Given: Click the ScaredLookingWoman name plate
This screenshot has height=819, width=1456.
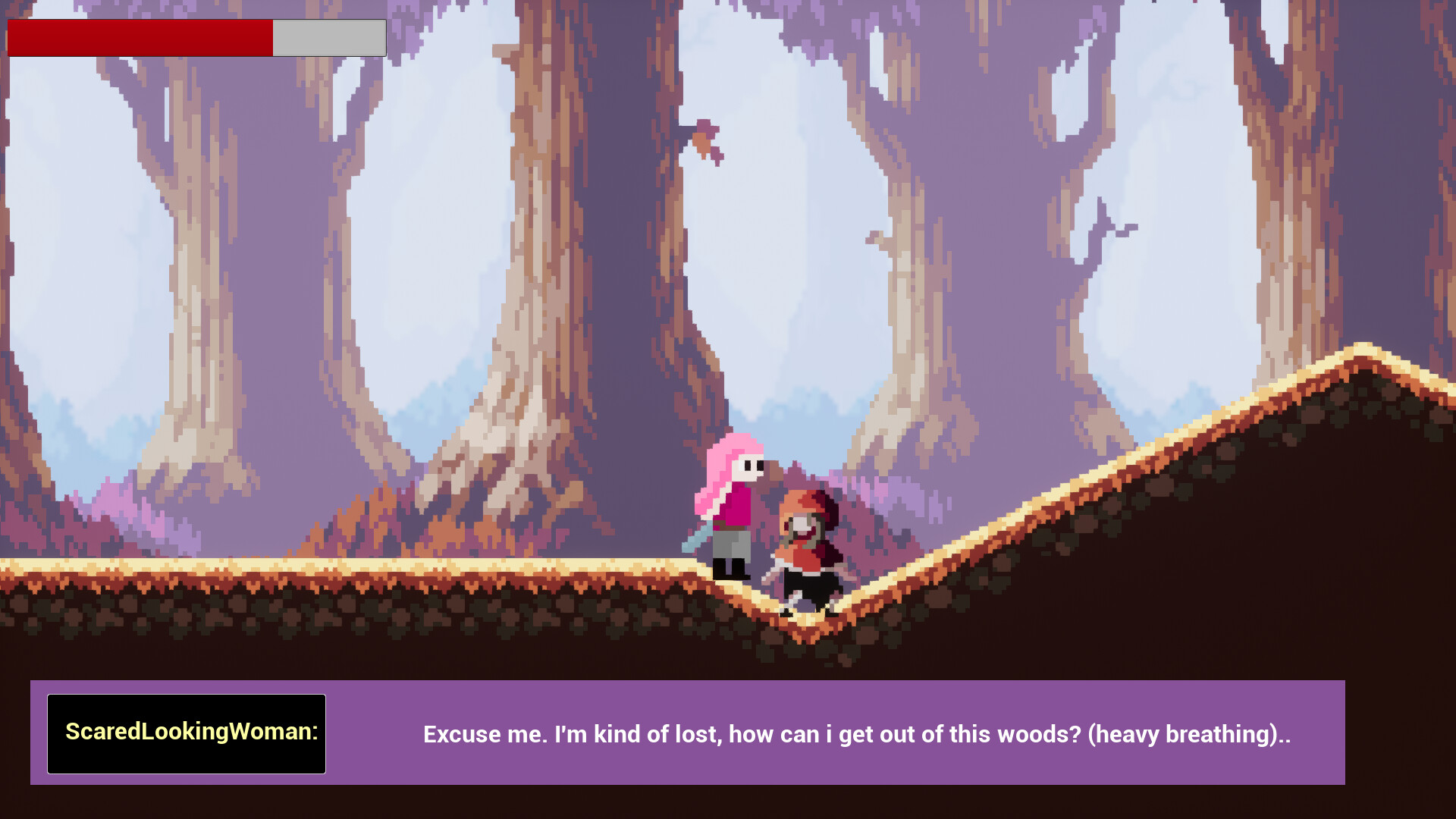Looking at the screenshot, I should coord(187,733).
